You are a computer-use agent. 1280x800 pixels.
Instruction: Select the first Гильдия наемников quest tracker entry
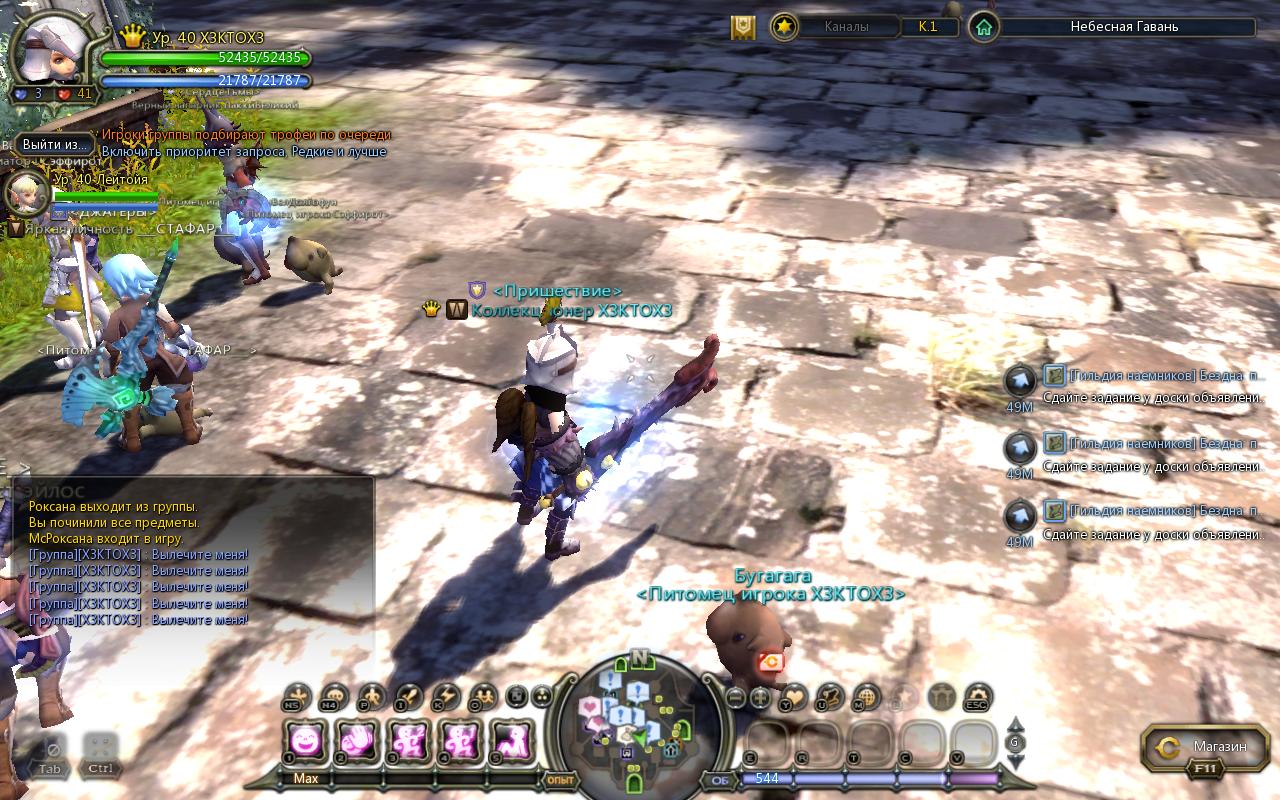[x=1150, y=383]
